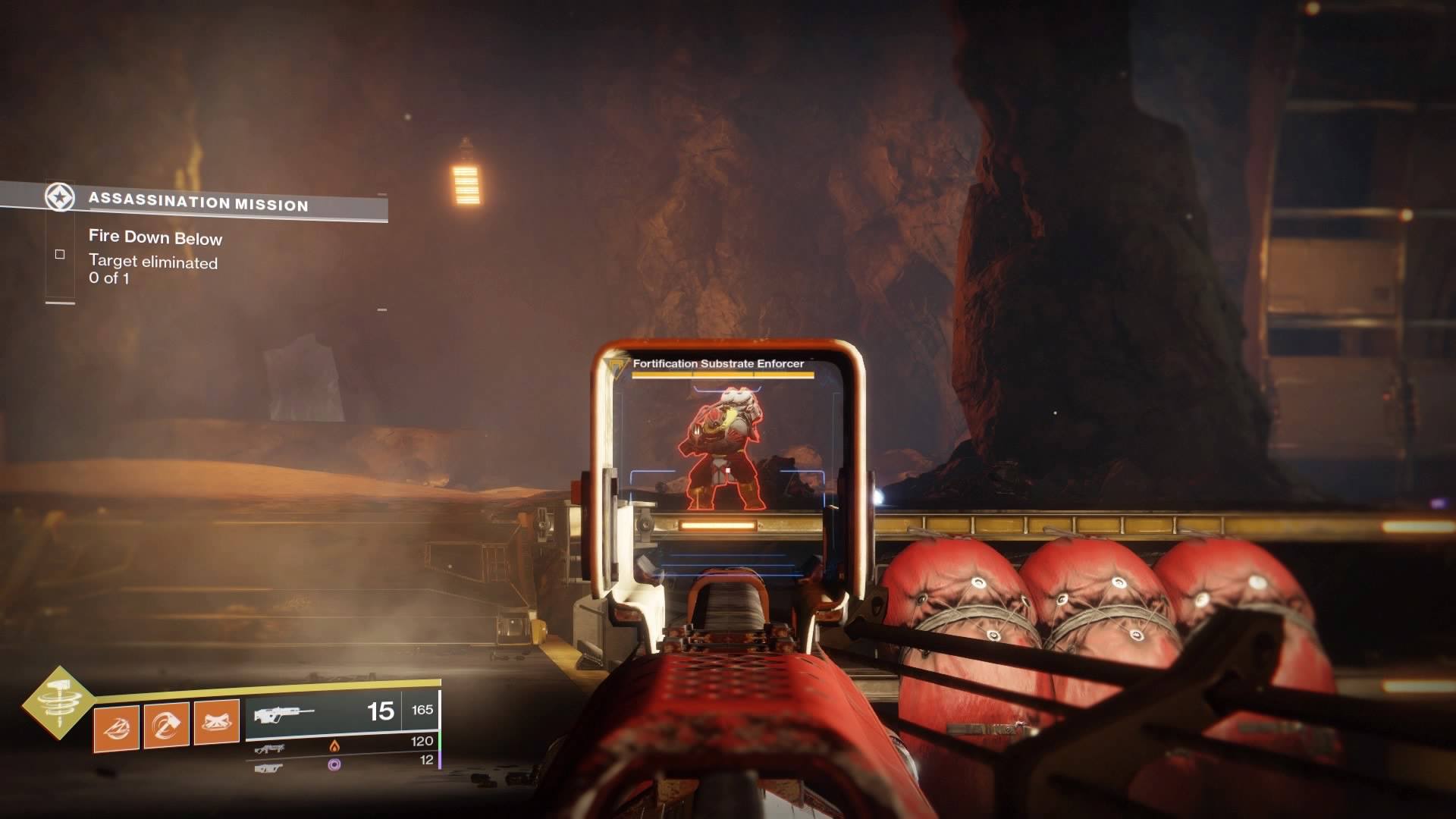
Task: Open the Assassination Mission objective header
Action: pos(197,202)
